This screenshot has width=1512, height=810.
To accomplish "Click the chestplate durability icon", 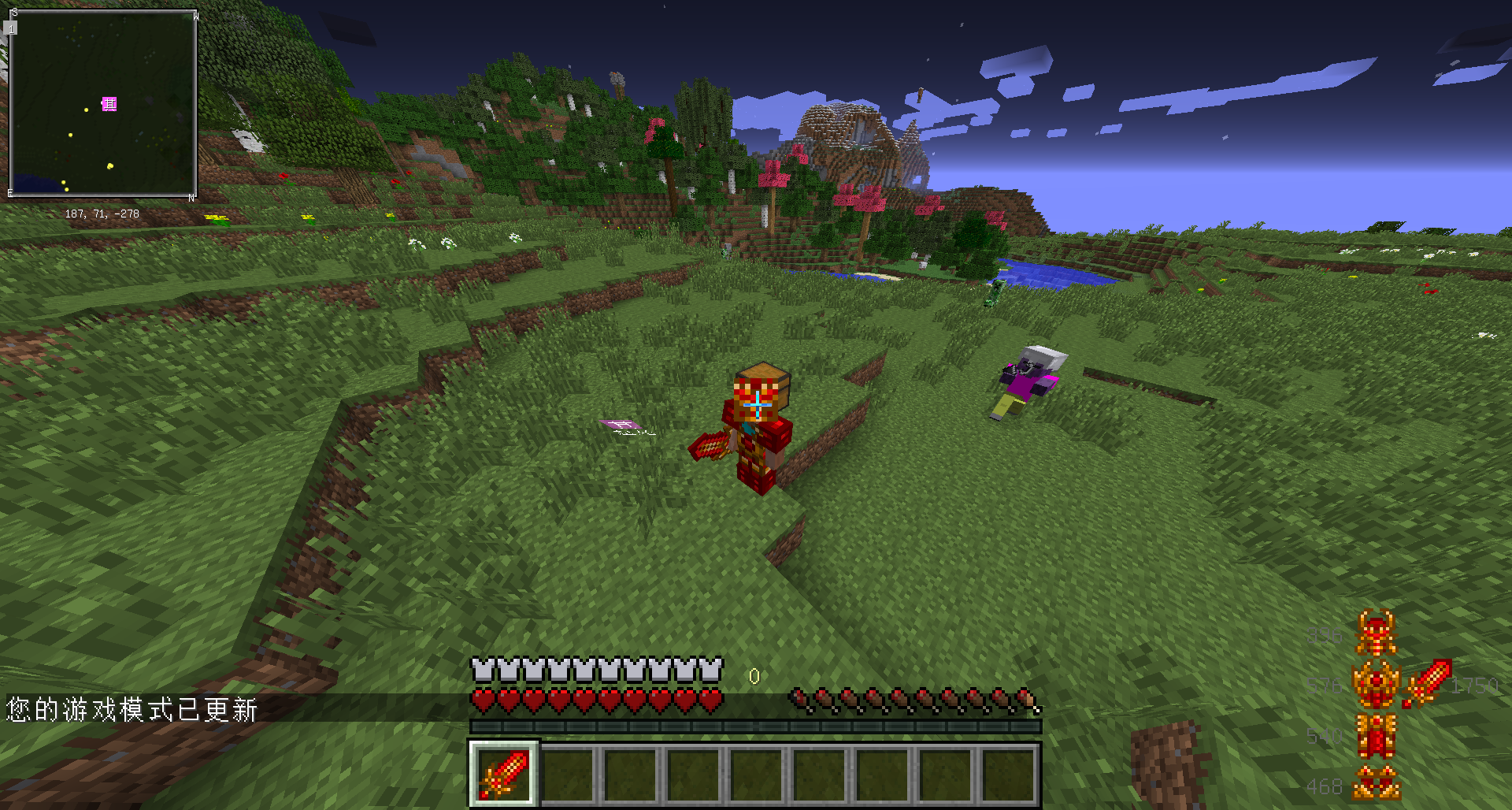I will click(x=1376, y=684).
